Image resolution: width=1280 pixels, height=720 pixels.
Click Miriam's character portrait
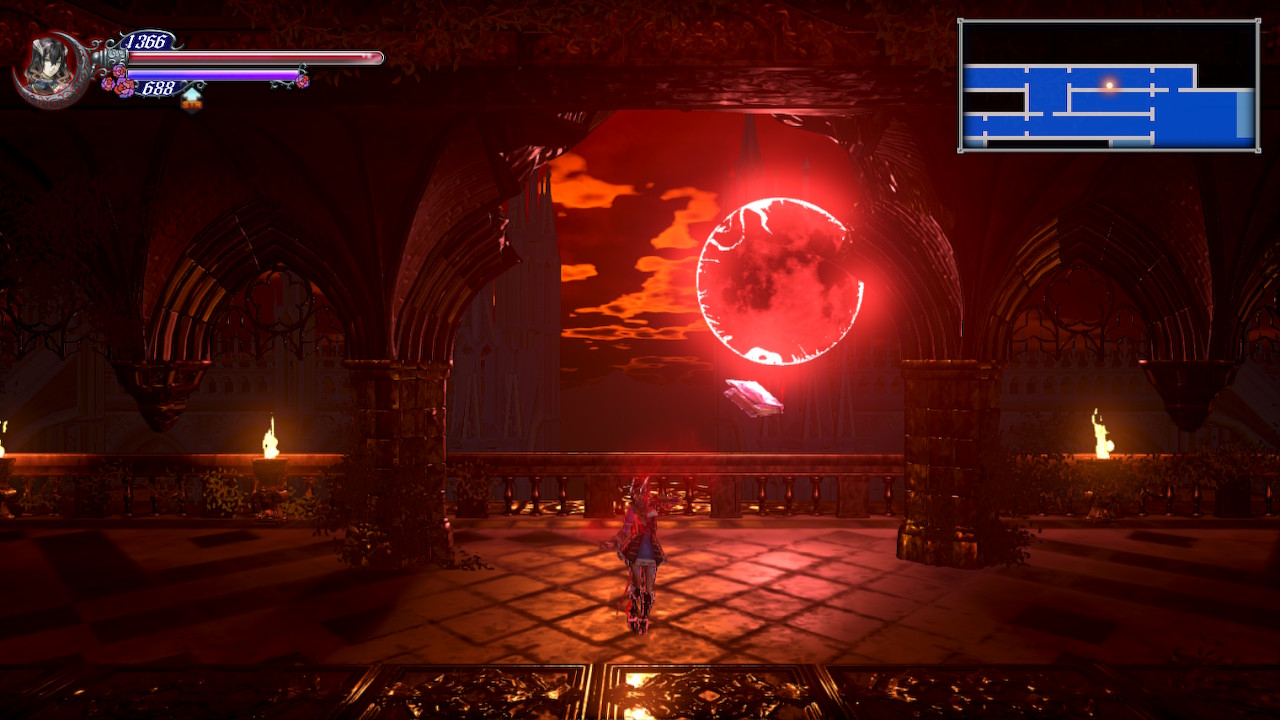tap(47, 68)
